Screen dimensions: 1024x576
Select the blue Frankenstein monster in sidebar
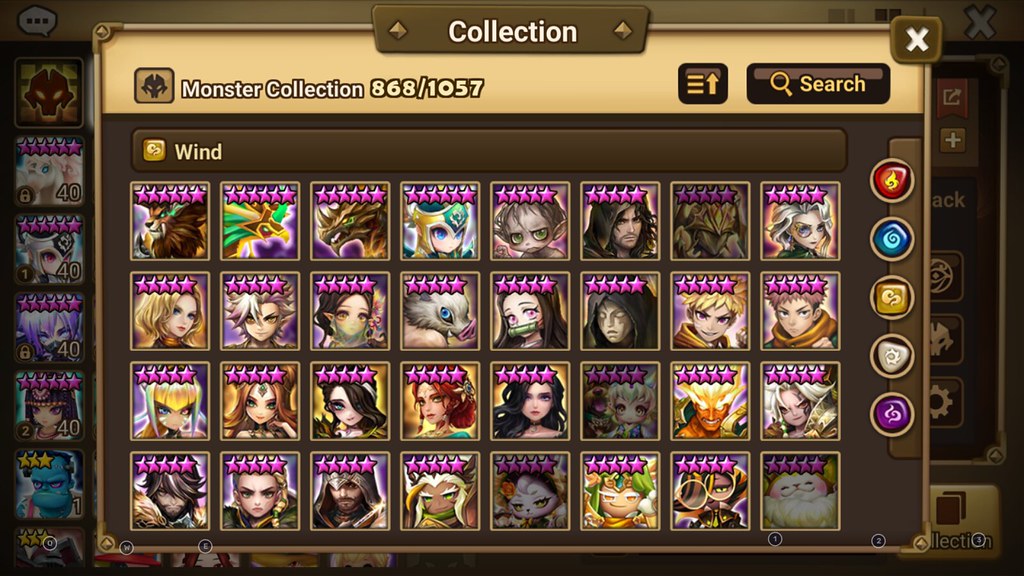point(50,483)
